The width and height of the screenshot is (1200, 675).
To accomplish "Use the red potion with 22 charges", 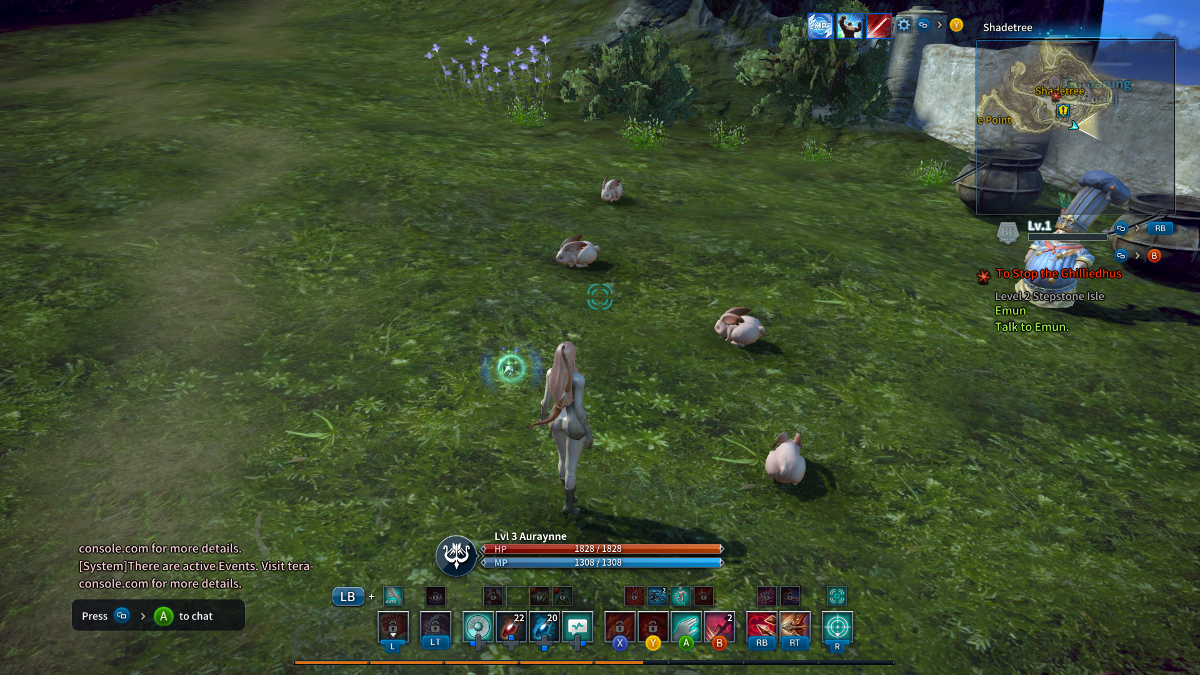I will pyautogui.click(x=511, y=627).
